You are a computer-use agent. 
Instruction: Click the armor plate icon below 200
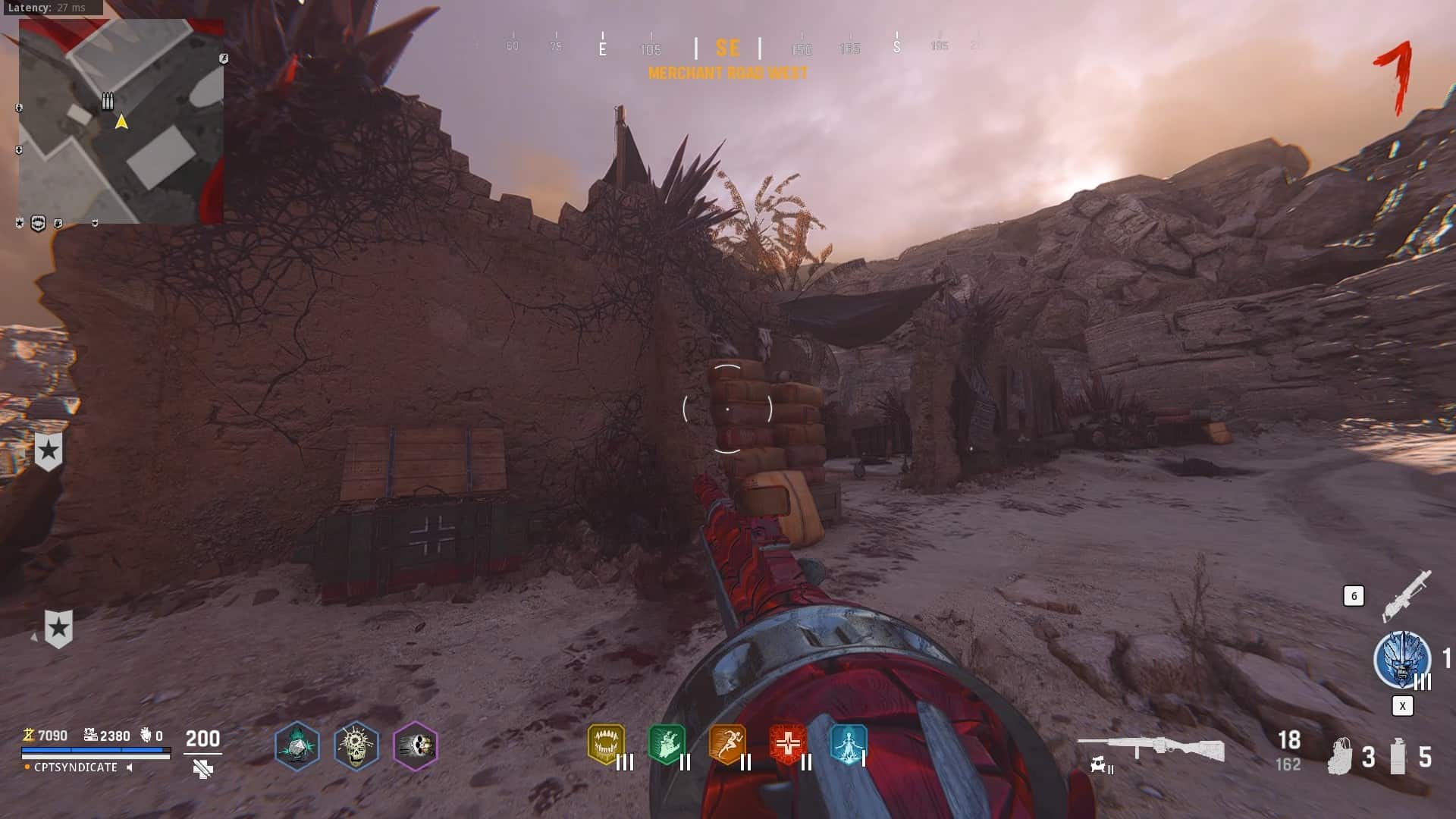(x=202, y=770)
